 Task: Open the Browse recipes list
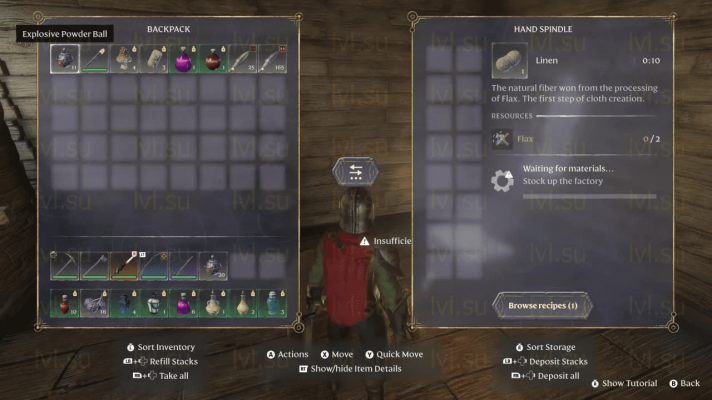point(543,304)
